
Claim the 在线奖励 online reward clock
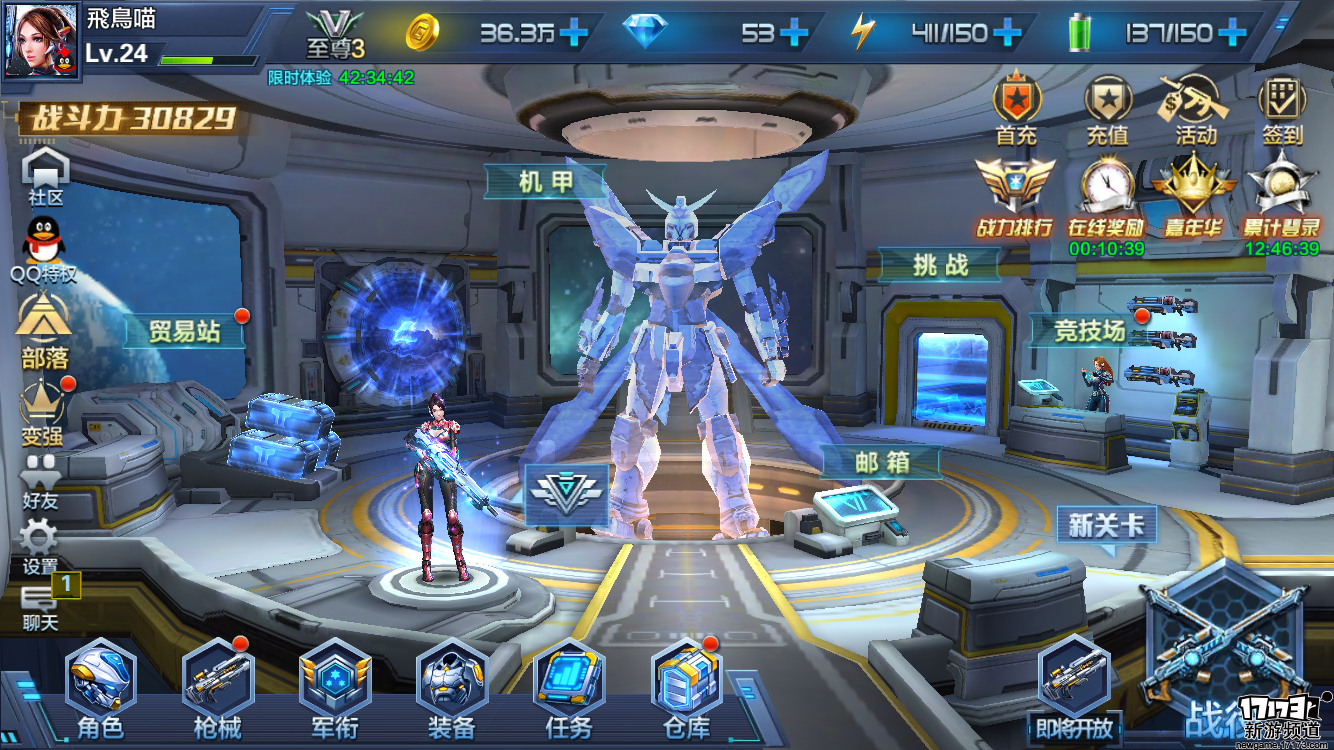coord(1106,198)
